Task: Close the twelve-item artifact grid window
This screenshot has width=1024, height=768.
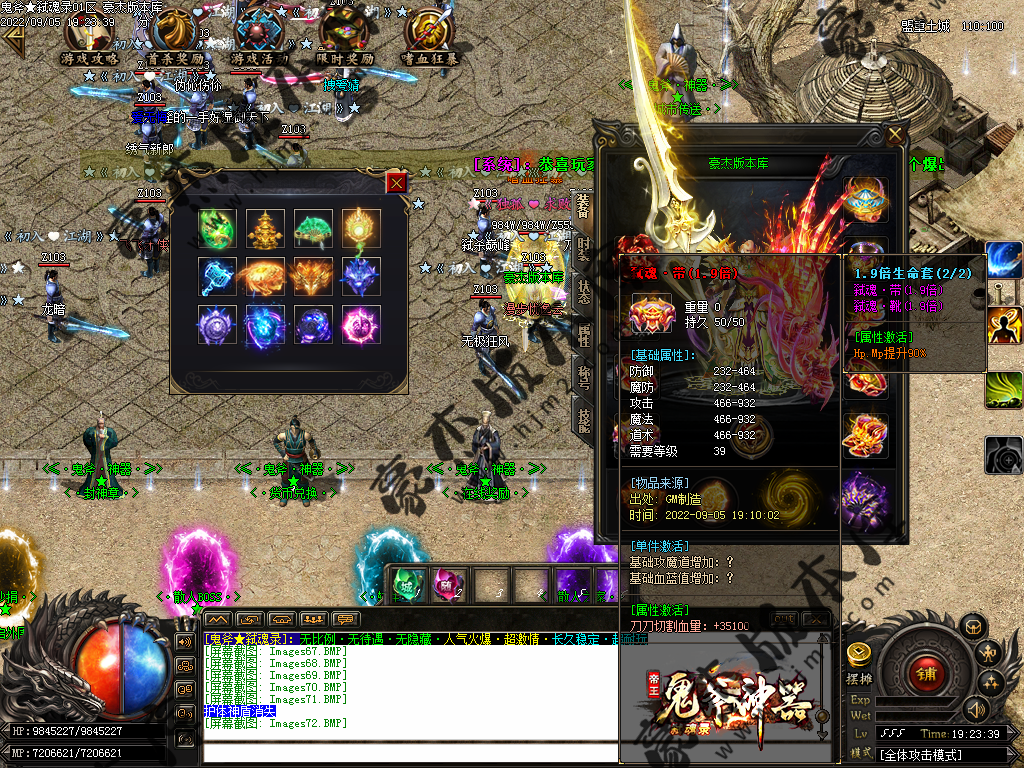Action: point(397,182)
